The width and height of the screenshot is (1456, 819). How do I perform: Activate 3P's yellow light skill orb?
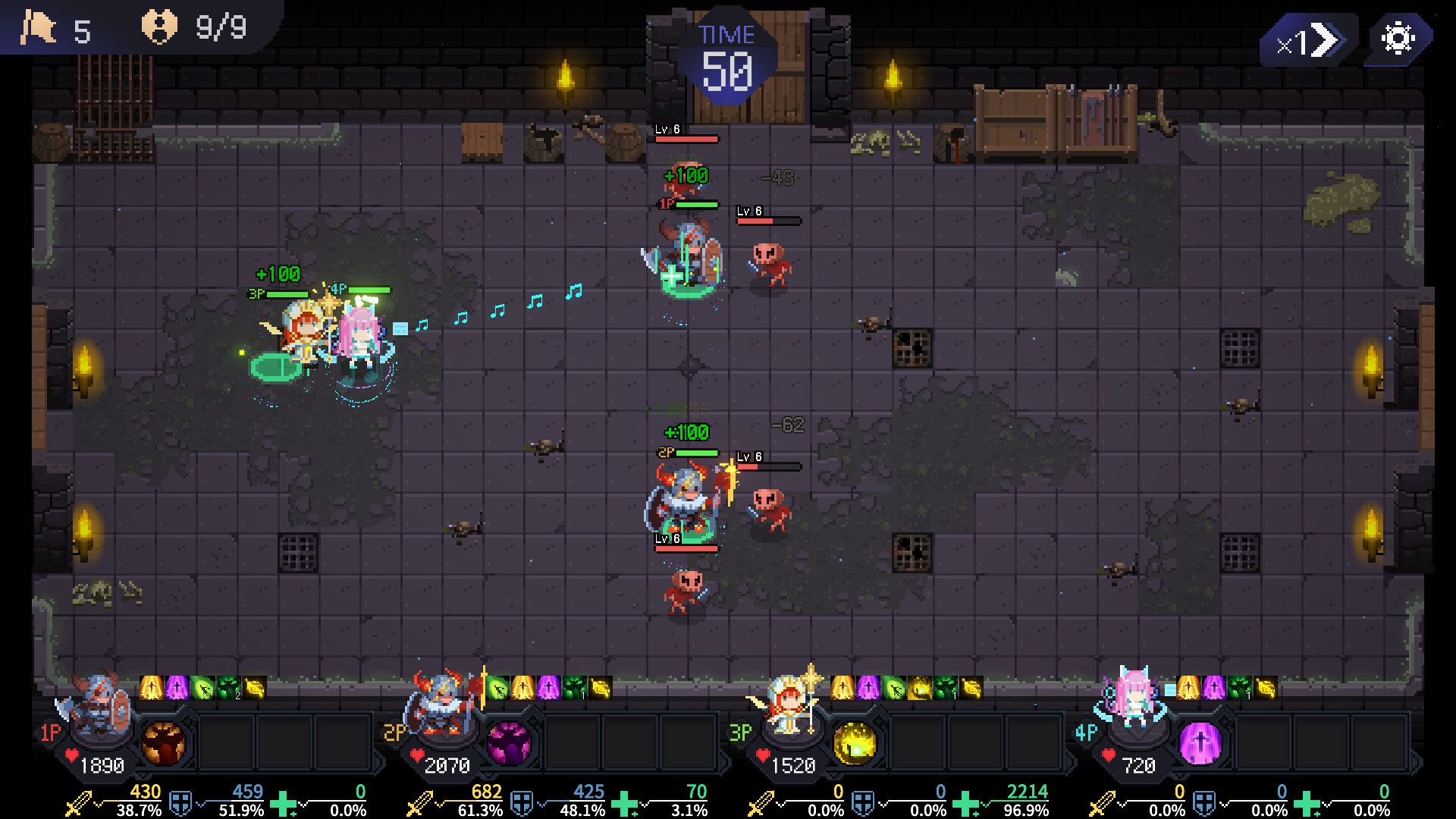(x=855, y=742)
